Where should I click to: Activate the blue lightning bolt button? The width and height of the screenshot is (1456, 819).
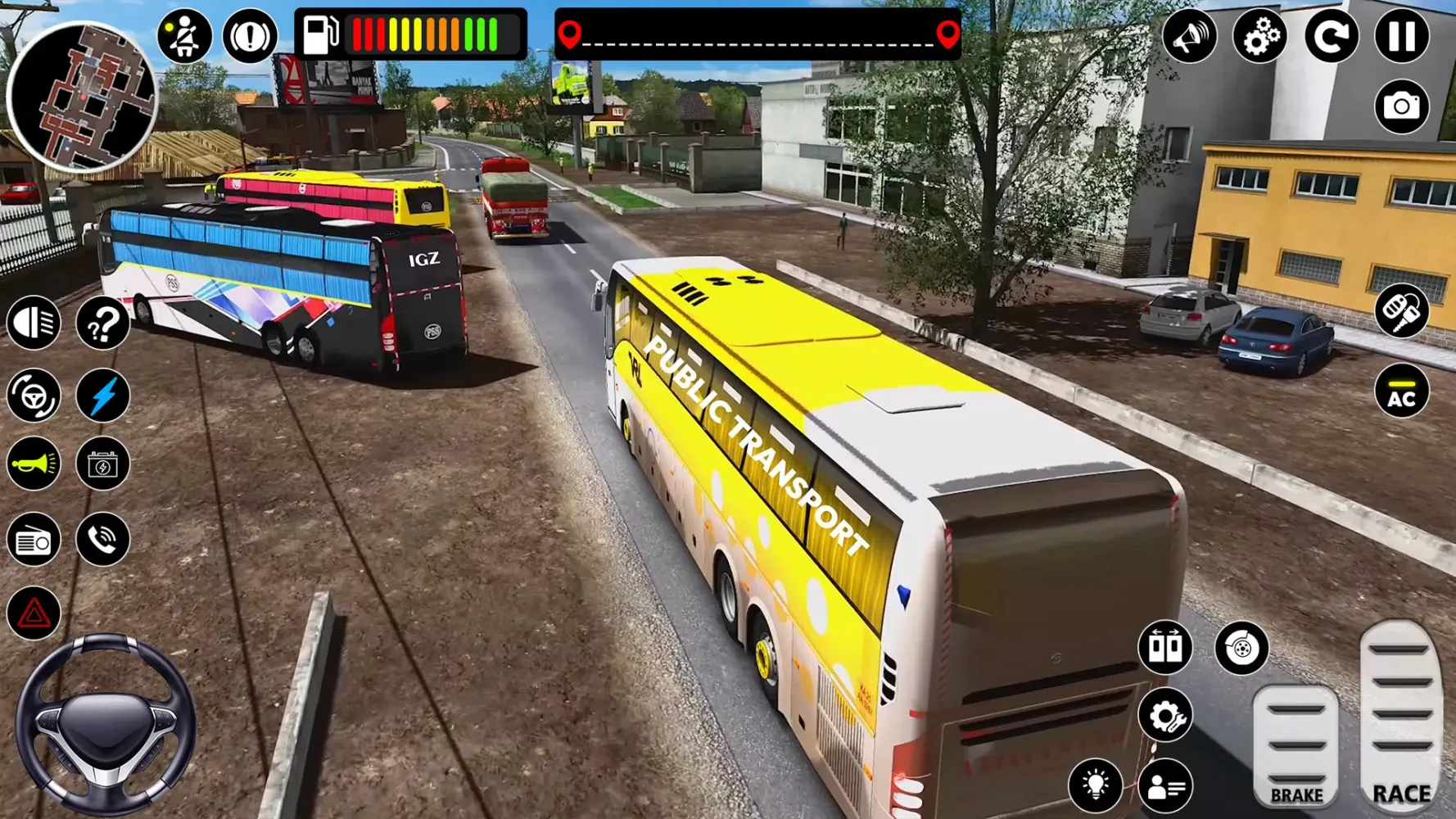pos(103,396)
